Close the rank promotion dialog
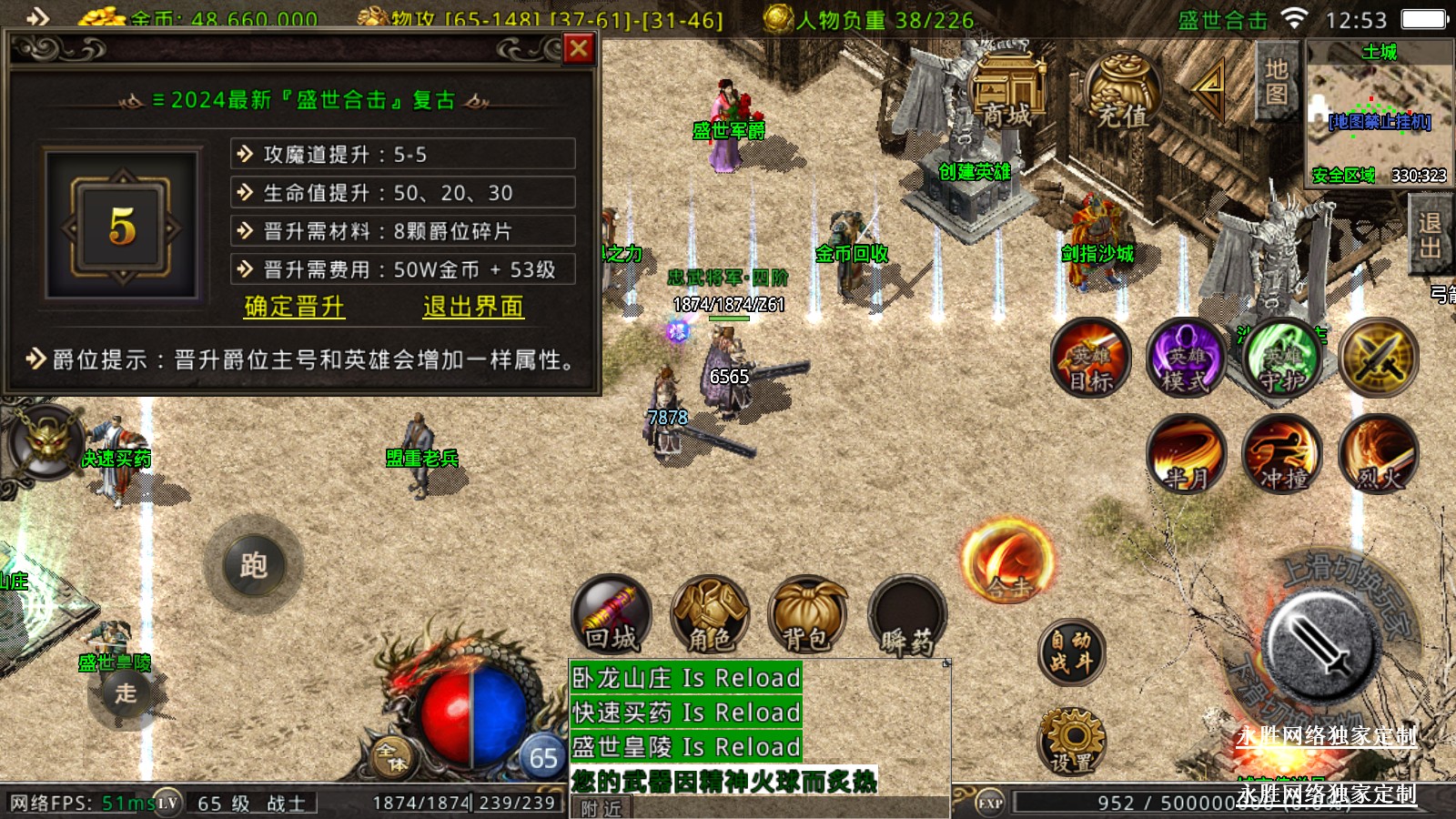The width and height of the screenshot is (1456, 819). coord(579,48)
